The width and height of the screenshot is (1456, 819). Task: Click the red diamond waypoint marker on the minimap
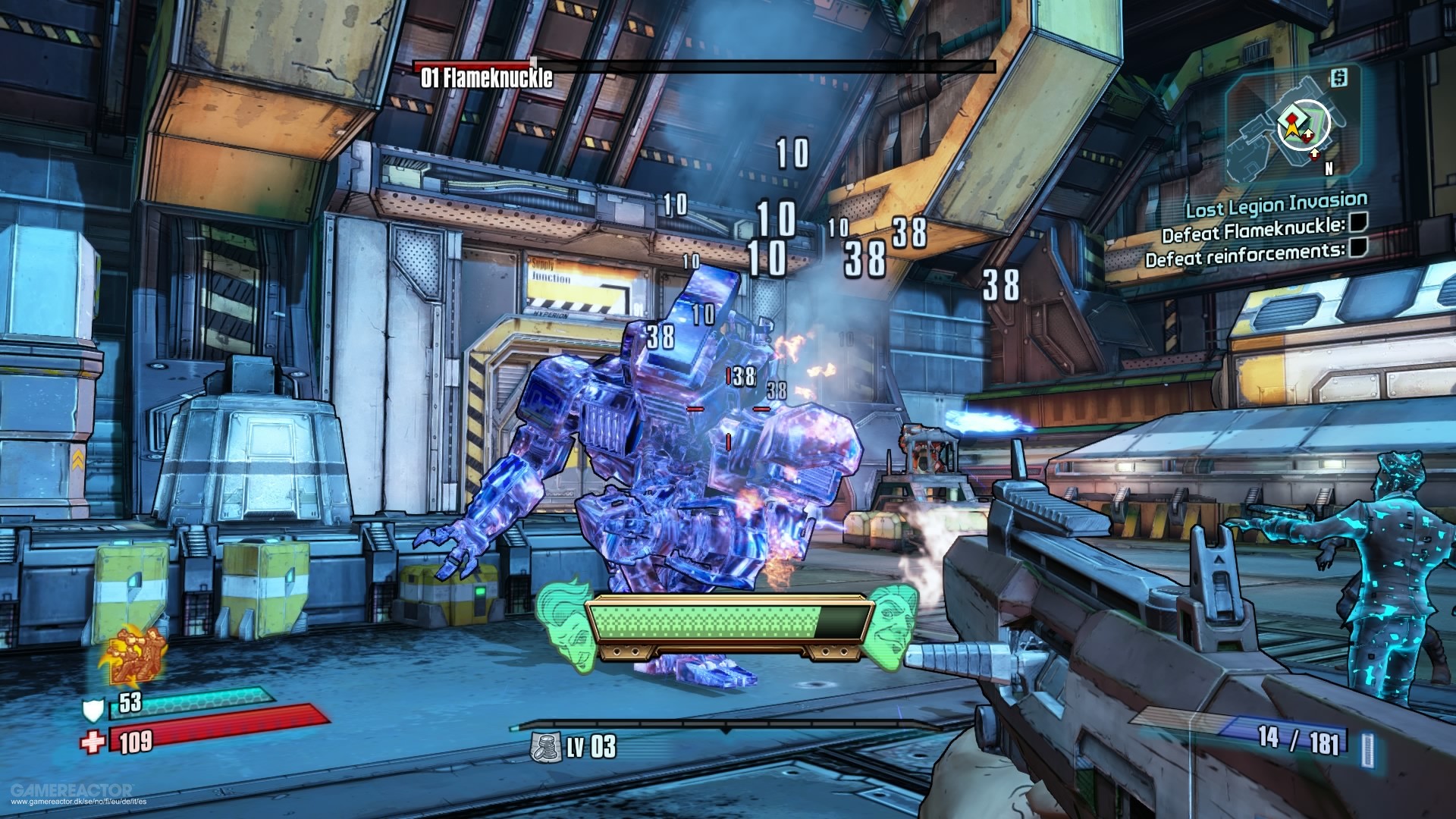[1291, 118]
